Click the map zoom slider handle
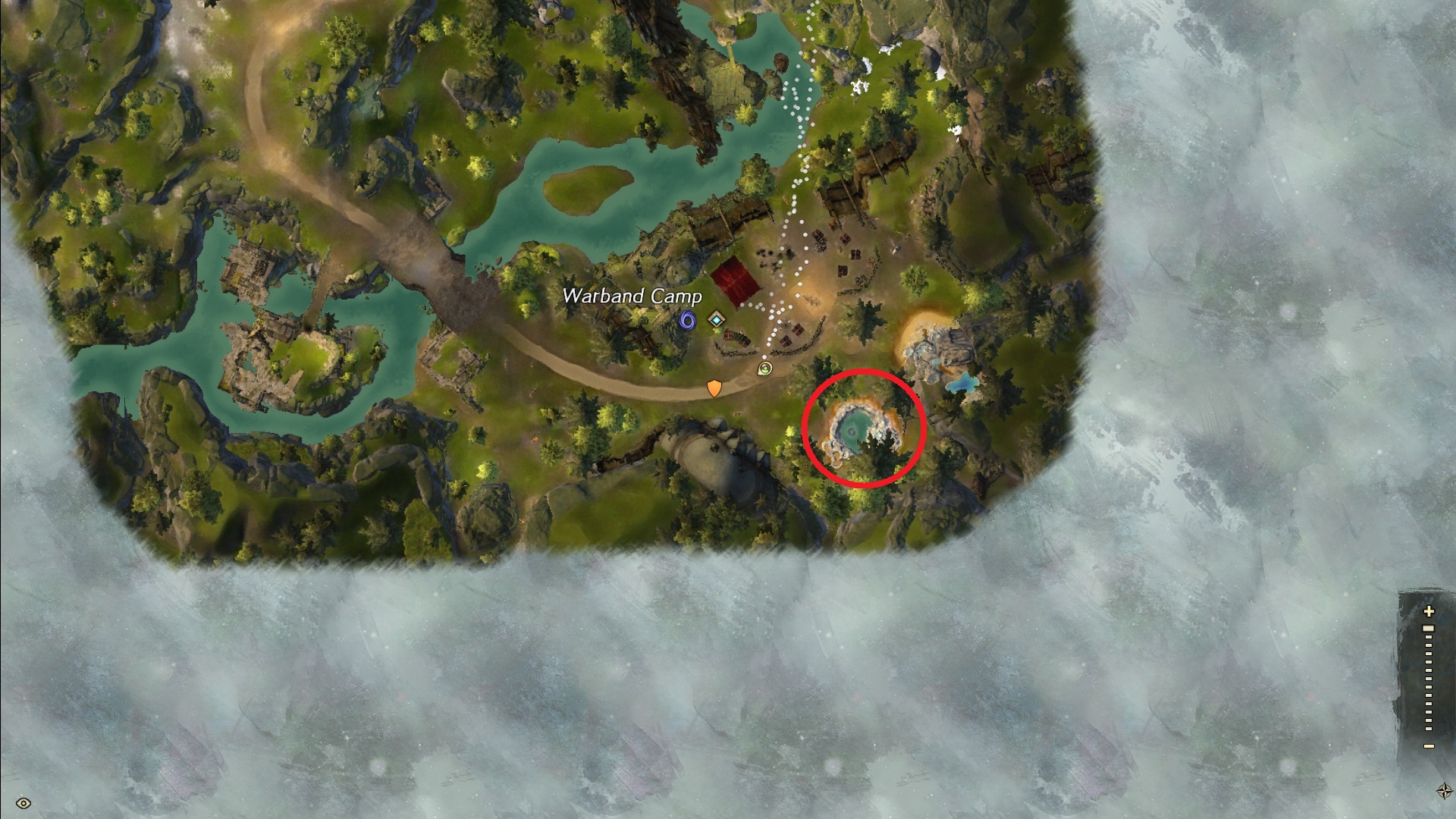This screenshot has height=819, width=1456. tap(1429, 629)
